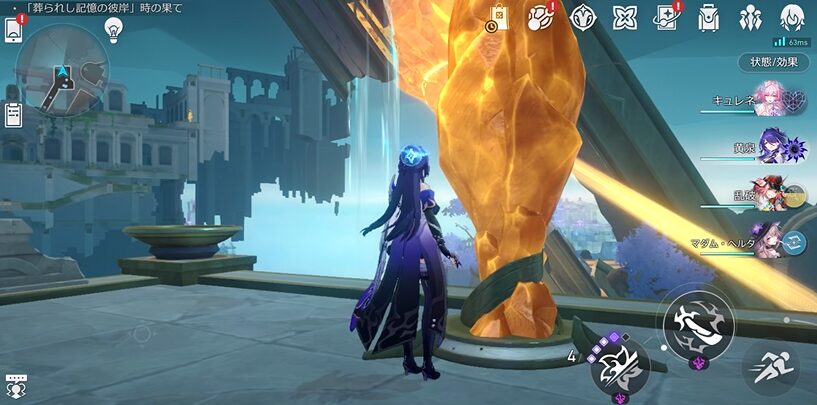The width and height of the screenshot is (817, 405).
Task: Open the character head profile icon
Action: (x=793, y=17)
